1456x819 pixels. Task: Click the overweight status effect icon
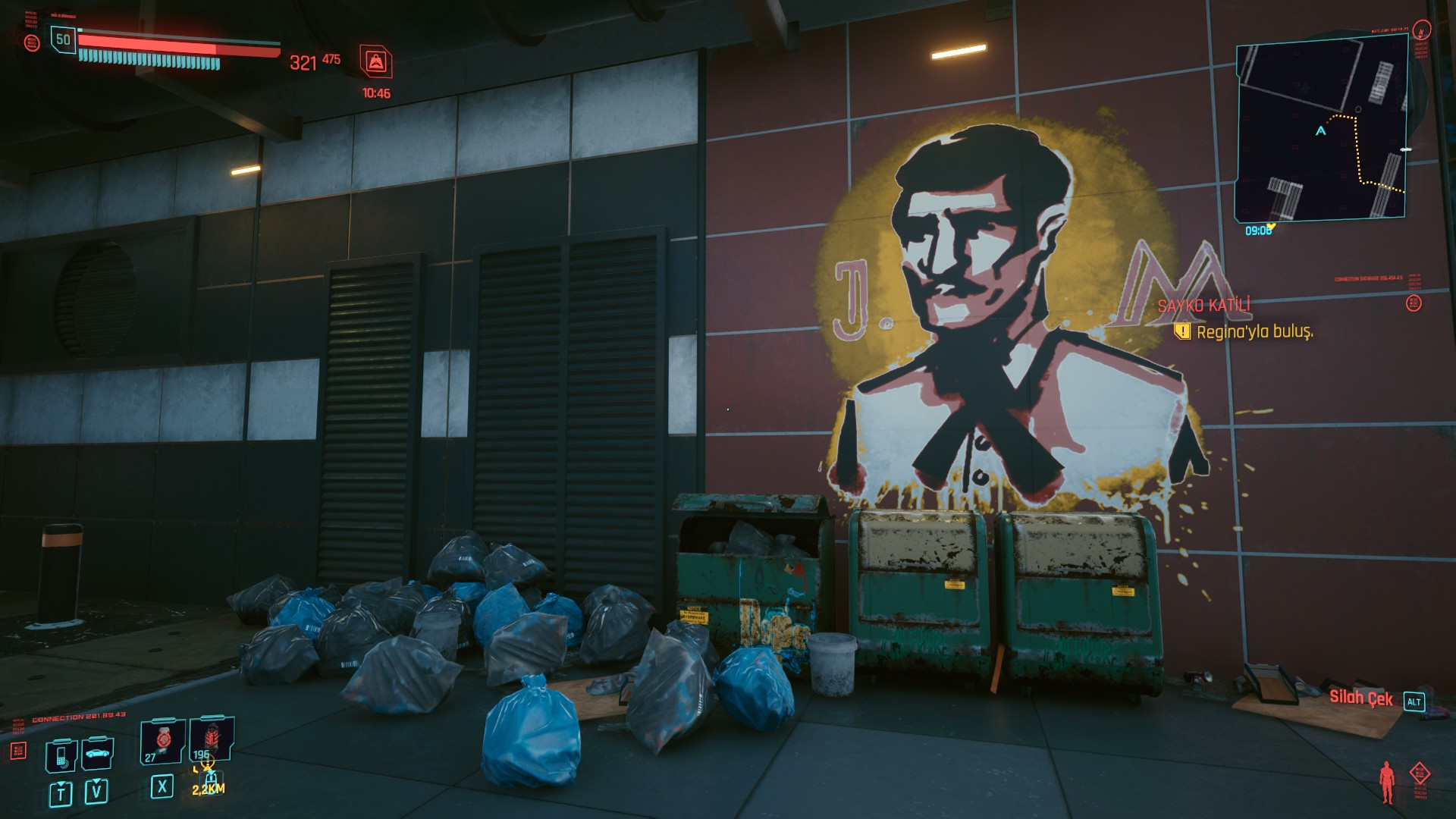pos(376,62)
